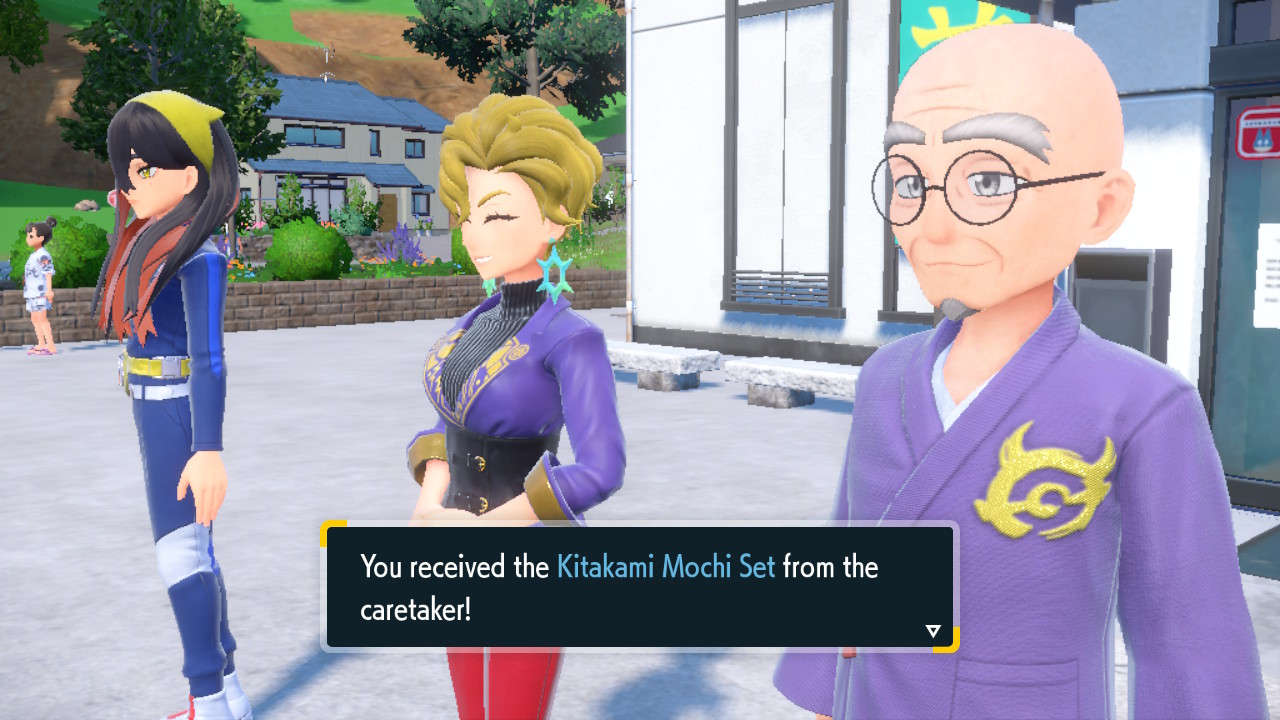Click the Kitakami Mochi Set dialogue box
The width and height of the screenshot is (1280, 720).
pyautogui.click(x=640, y=587)
